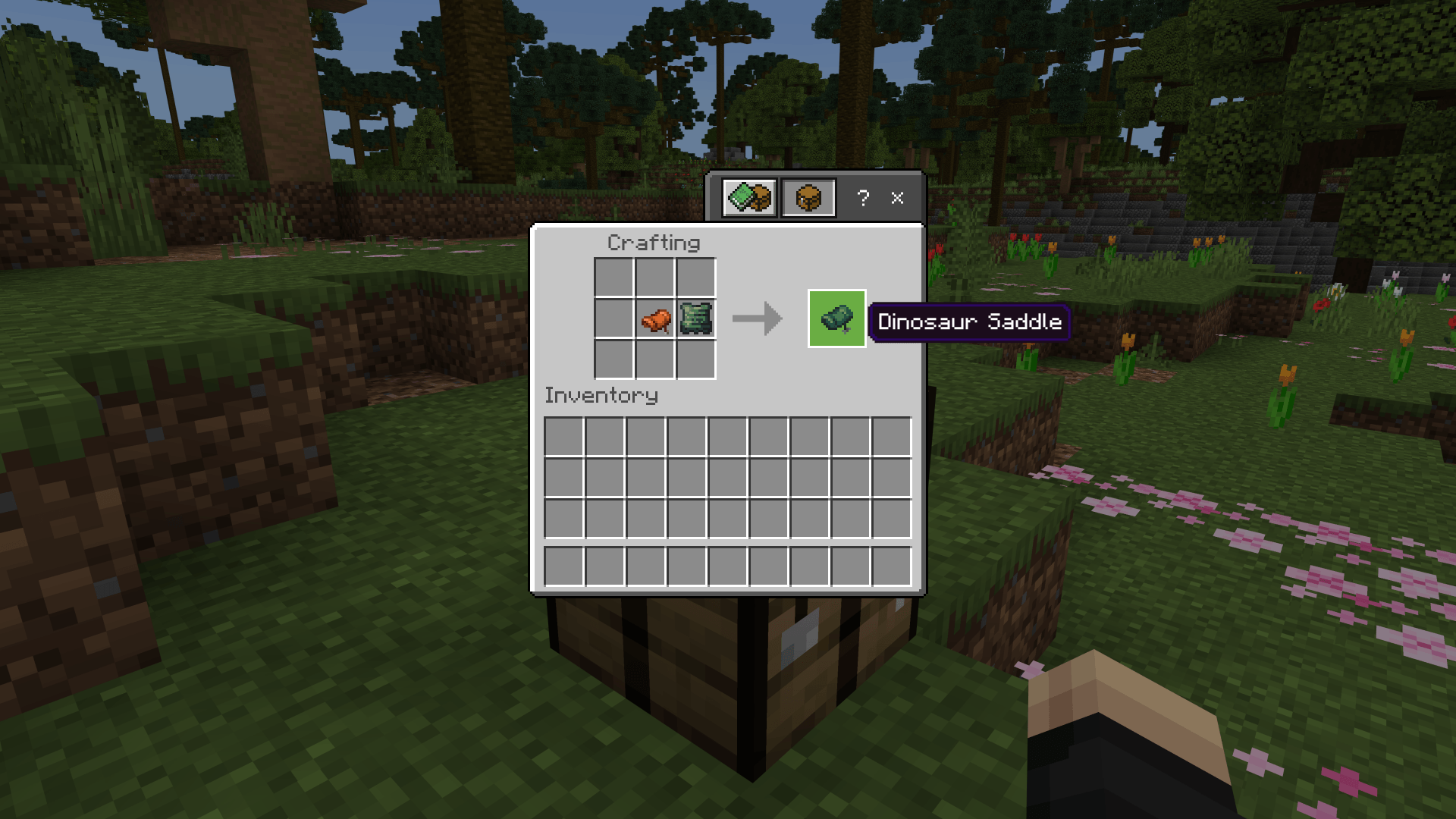This screenshot has width=1456, height=819.
Task: Click the Dinosaur Saddle tooltip
Action: tap(971, 322)
